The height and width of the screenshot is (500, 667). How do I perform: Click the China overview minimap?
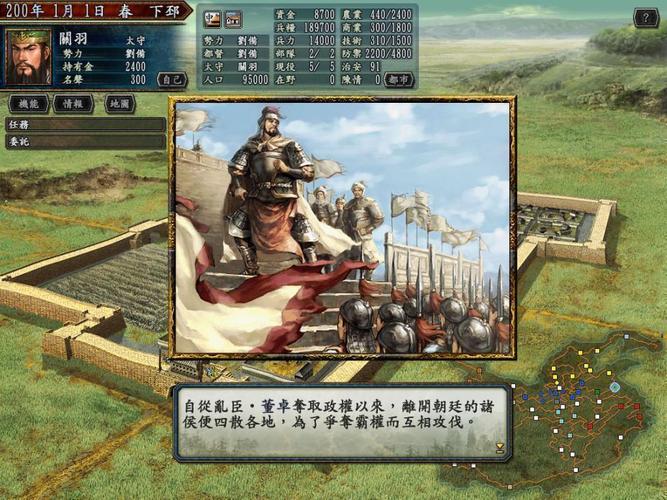(x=590, y=405)
